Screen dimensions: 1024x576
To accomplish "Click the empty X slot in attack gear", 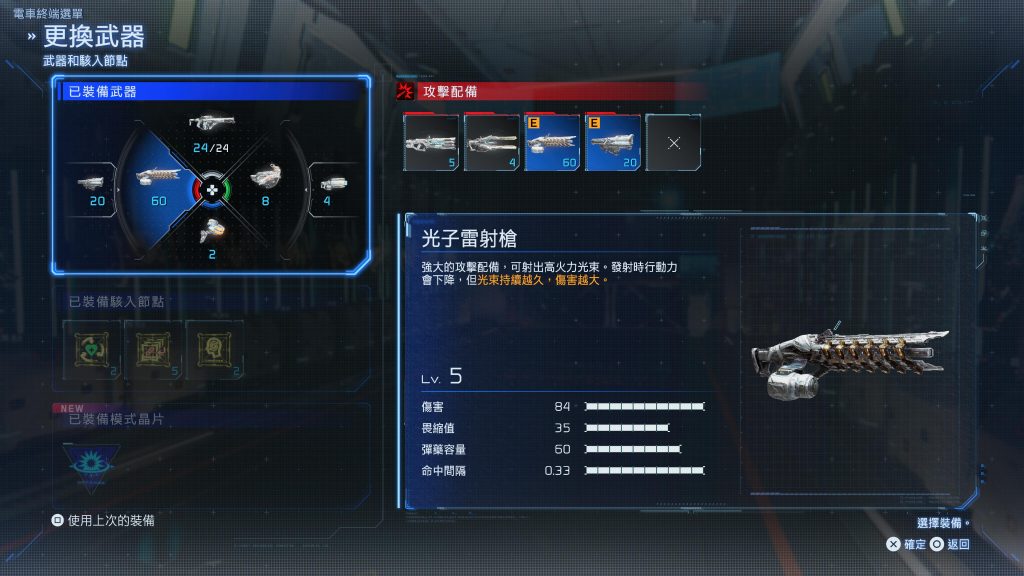I will (x=673, y=143).
